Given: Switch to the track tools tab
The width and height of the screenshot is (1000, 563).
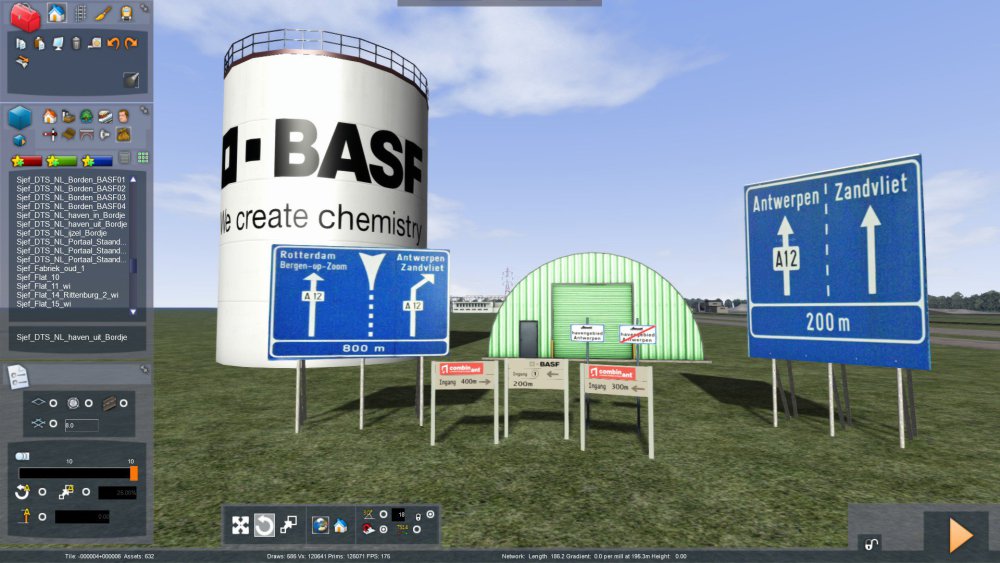Looking at the screenshot, I should tap(80, 14).
